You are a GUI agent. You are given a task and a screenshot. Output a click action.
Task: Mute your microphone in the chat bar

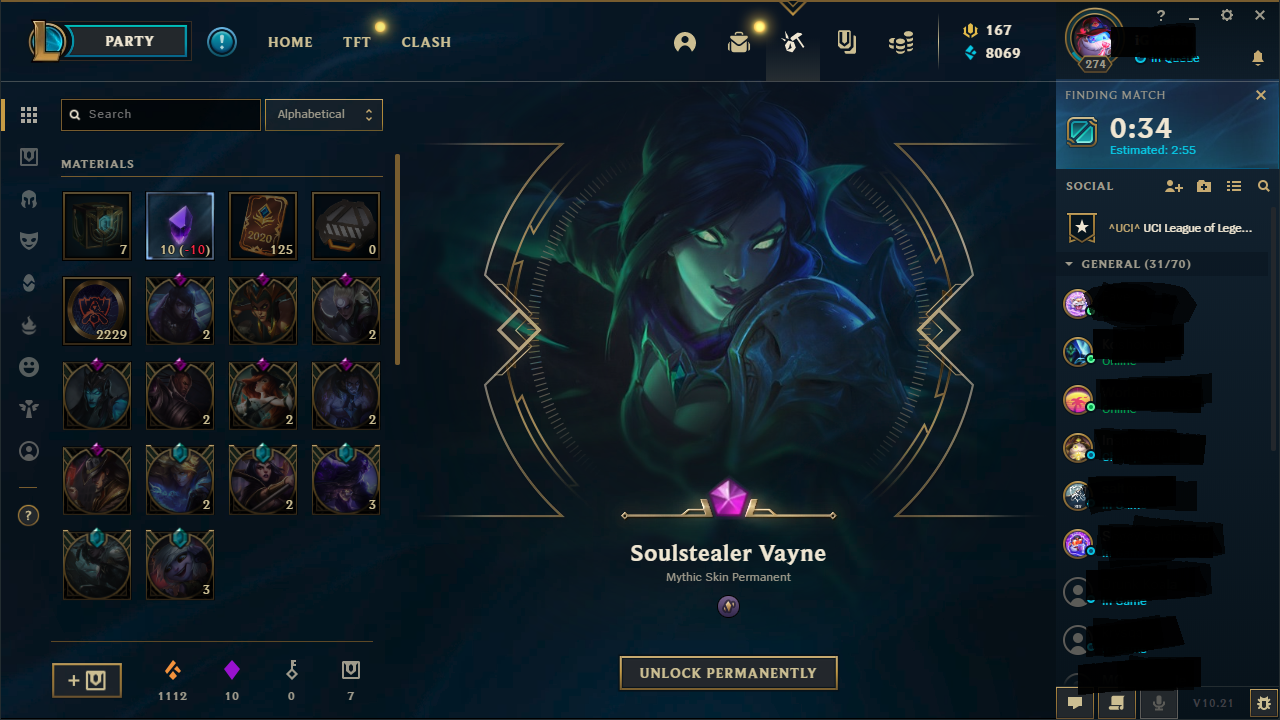[x=1158, y=703]
